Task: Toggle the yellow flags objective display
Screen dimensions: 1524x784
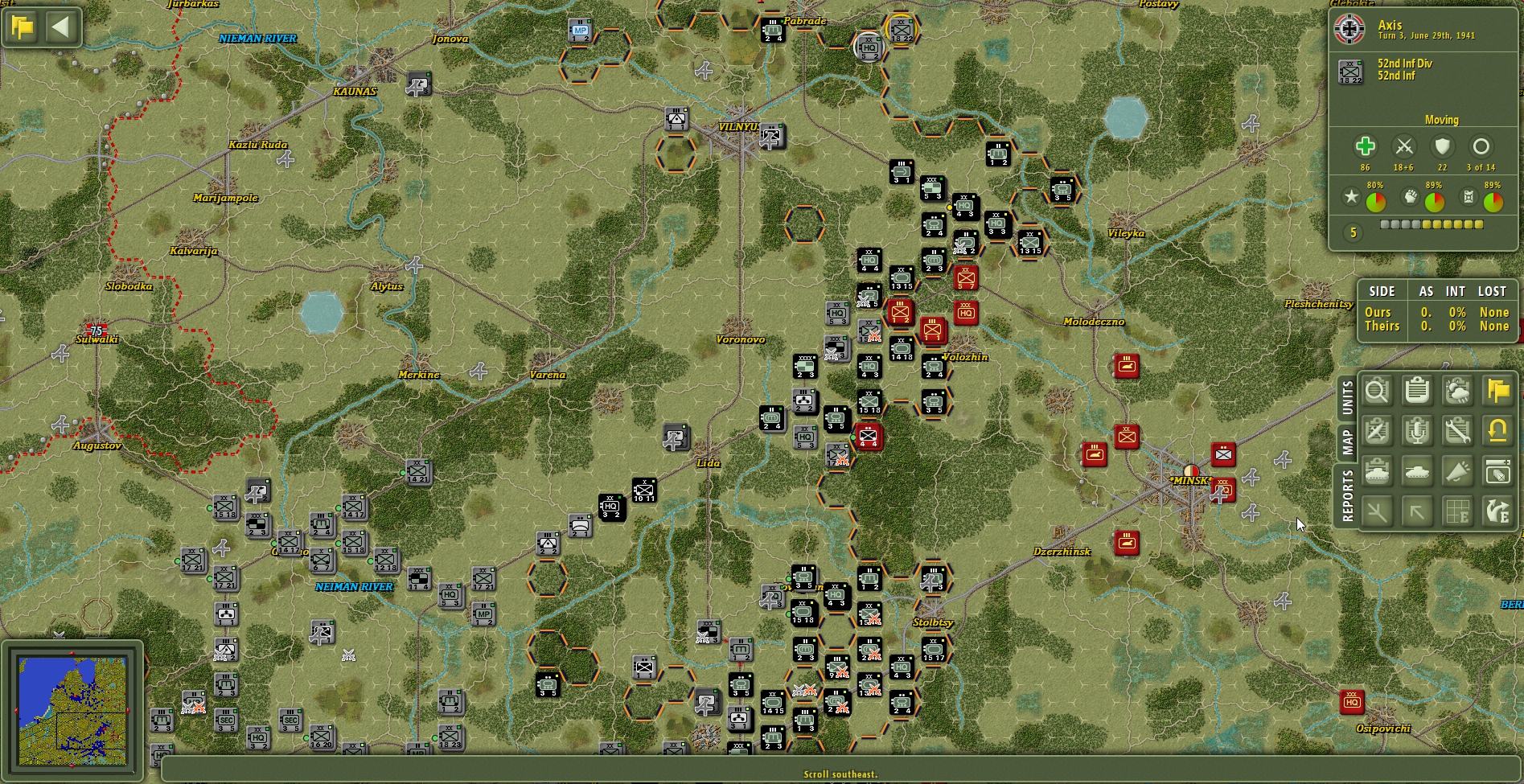Action: [x=1498, y=392]
